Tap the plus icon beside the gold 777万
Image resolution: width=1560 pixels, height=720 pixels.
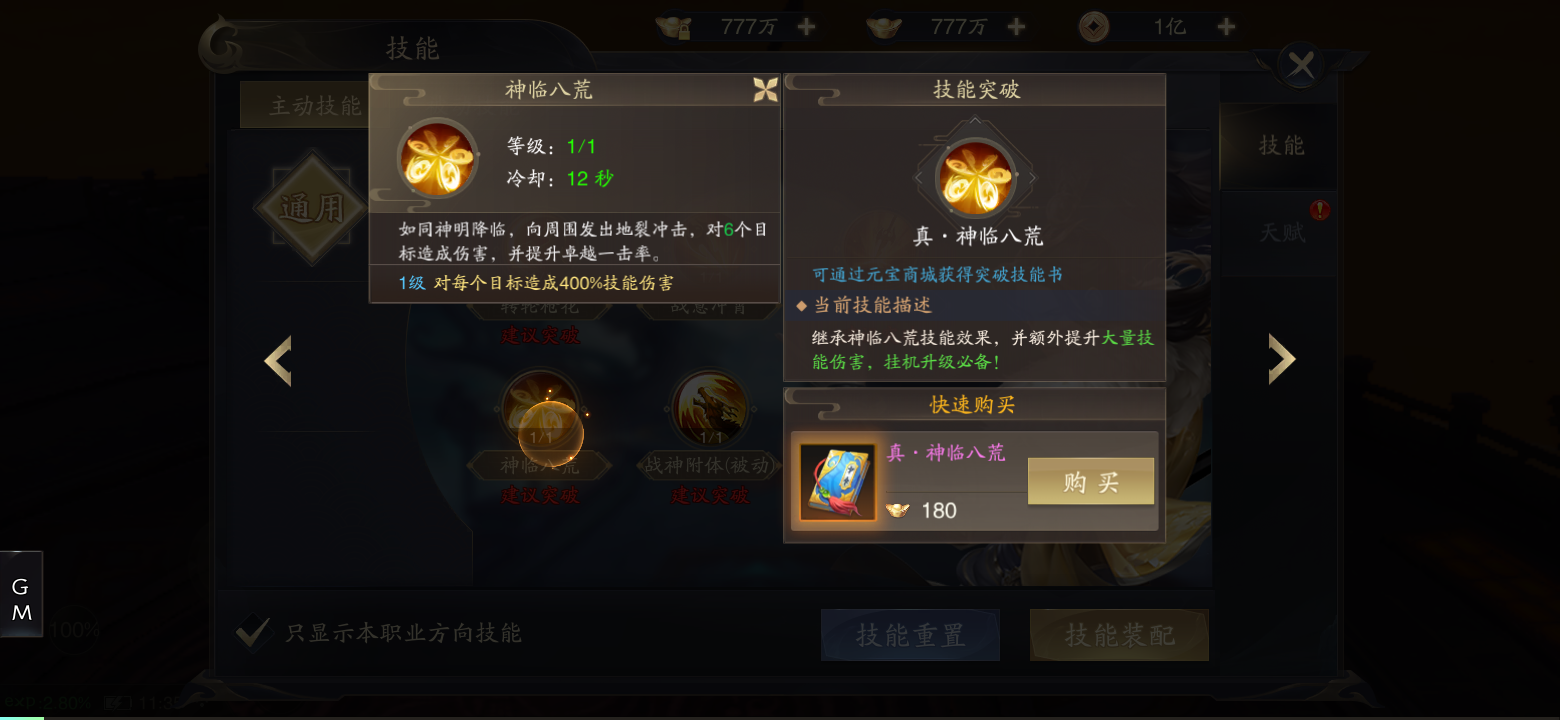(806, 25)
